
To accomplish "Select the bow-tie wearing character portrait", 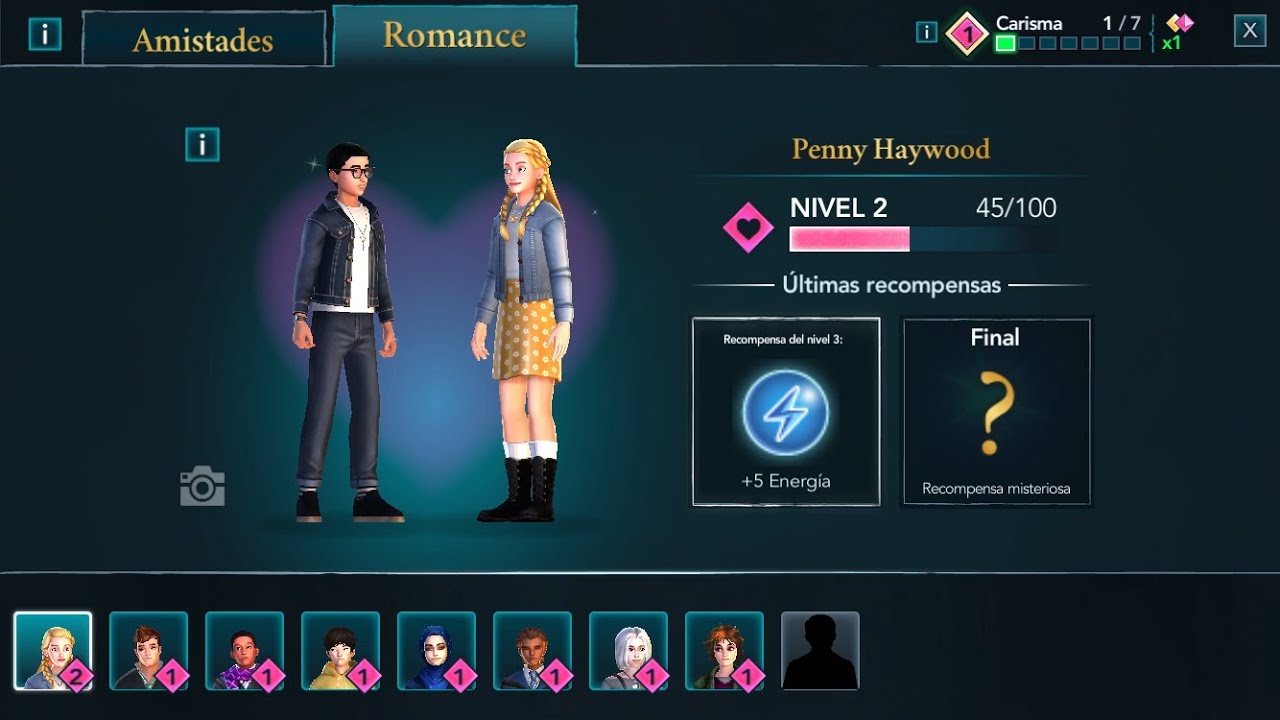I will point(245,648).
